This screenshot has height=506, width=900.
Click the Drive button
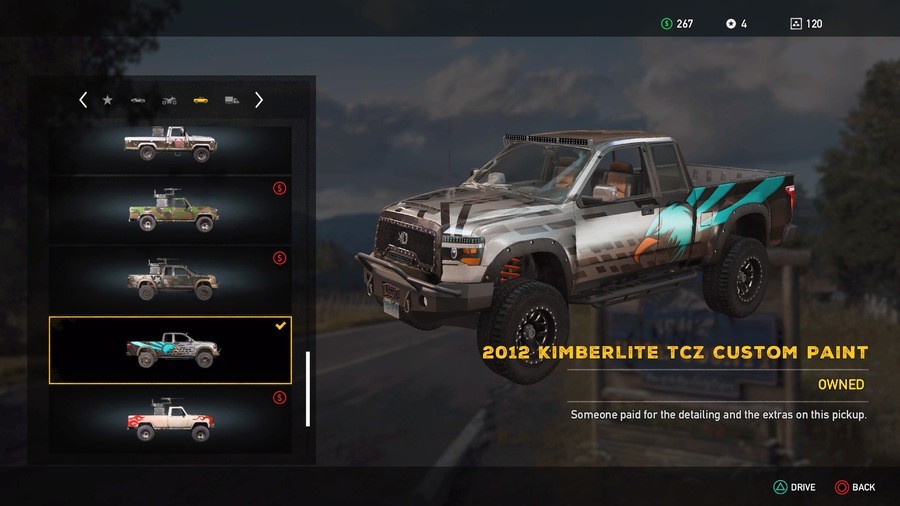(x=795, y=487)
